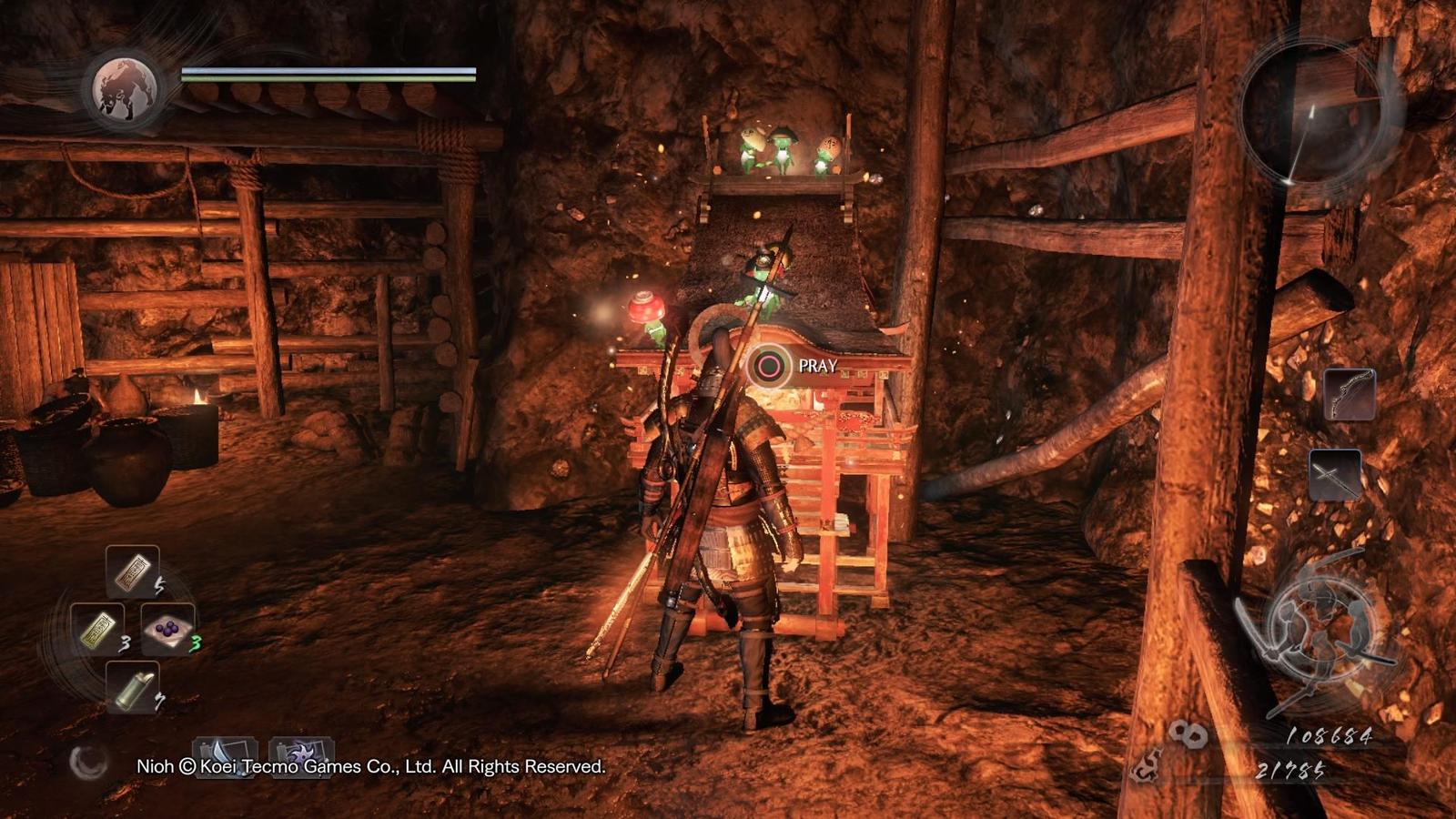This screenshot has width=1456, height=819.
Task: Select the bow ranged weapon slot
Action: point(1349,394)
